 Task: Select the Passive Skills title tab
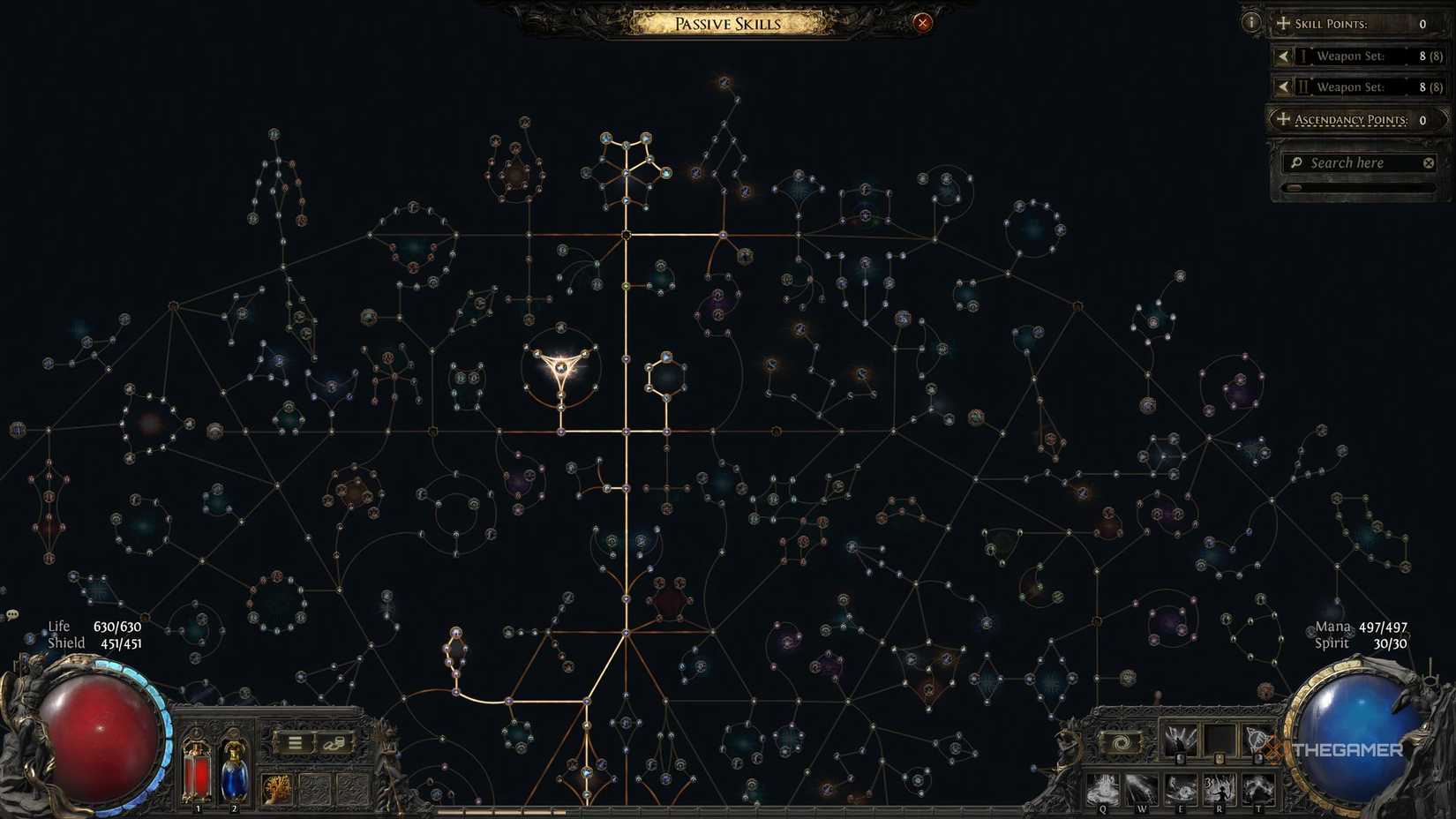728,24
